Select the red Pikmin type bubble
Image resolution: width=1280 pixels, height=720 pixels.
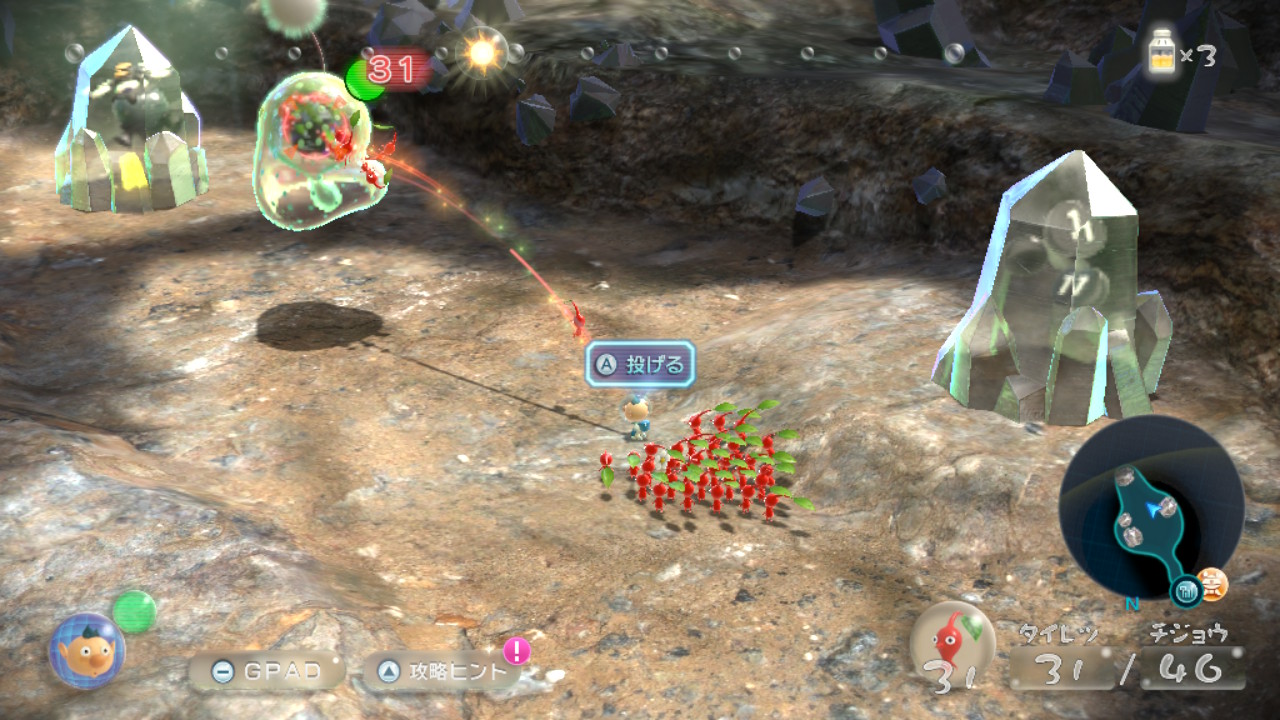(x=952, y=641)
